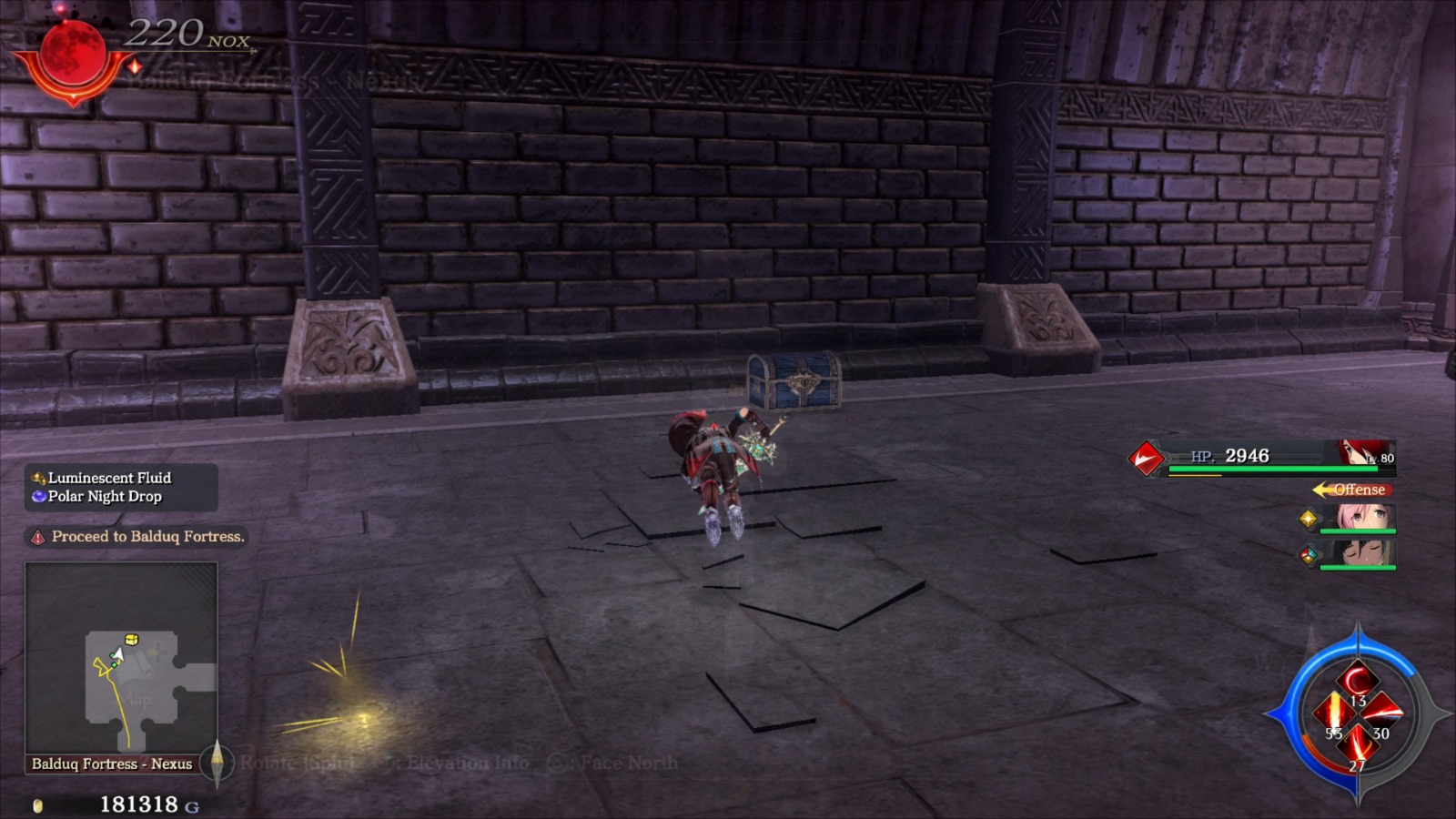Image resolution: width=1456 pixels, height=819 pixels.
Task: Click the crescent skill icon showing 13
Action: [x=1359, y=680]
